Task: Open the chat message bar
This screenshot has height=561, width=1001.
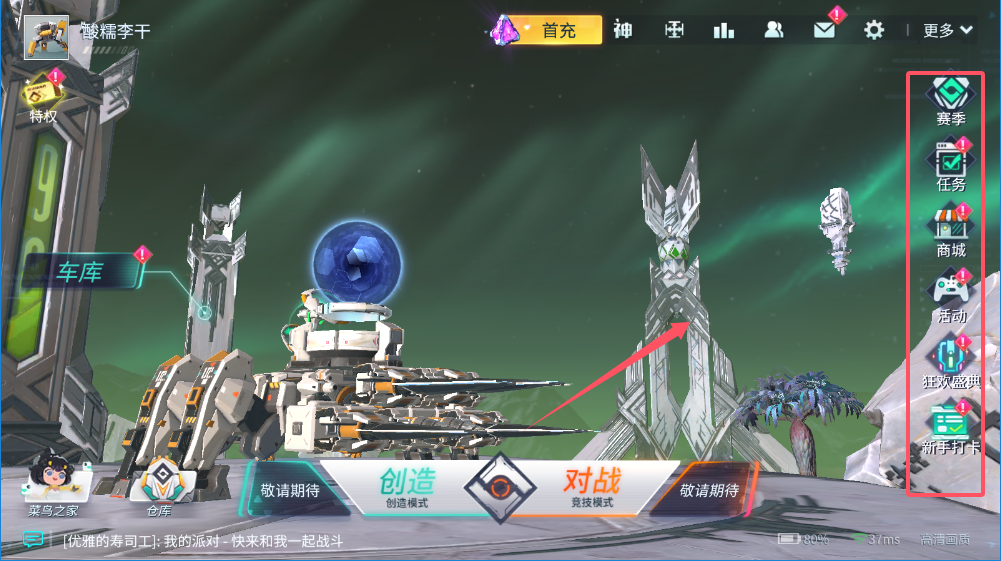Action: click(x=200, y=540)
